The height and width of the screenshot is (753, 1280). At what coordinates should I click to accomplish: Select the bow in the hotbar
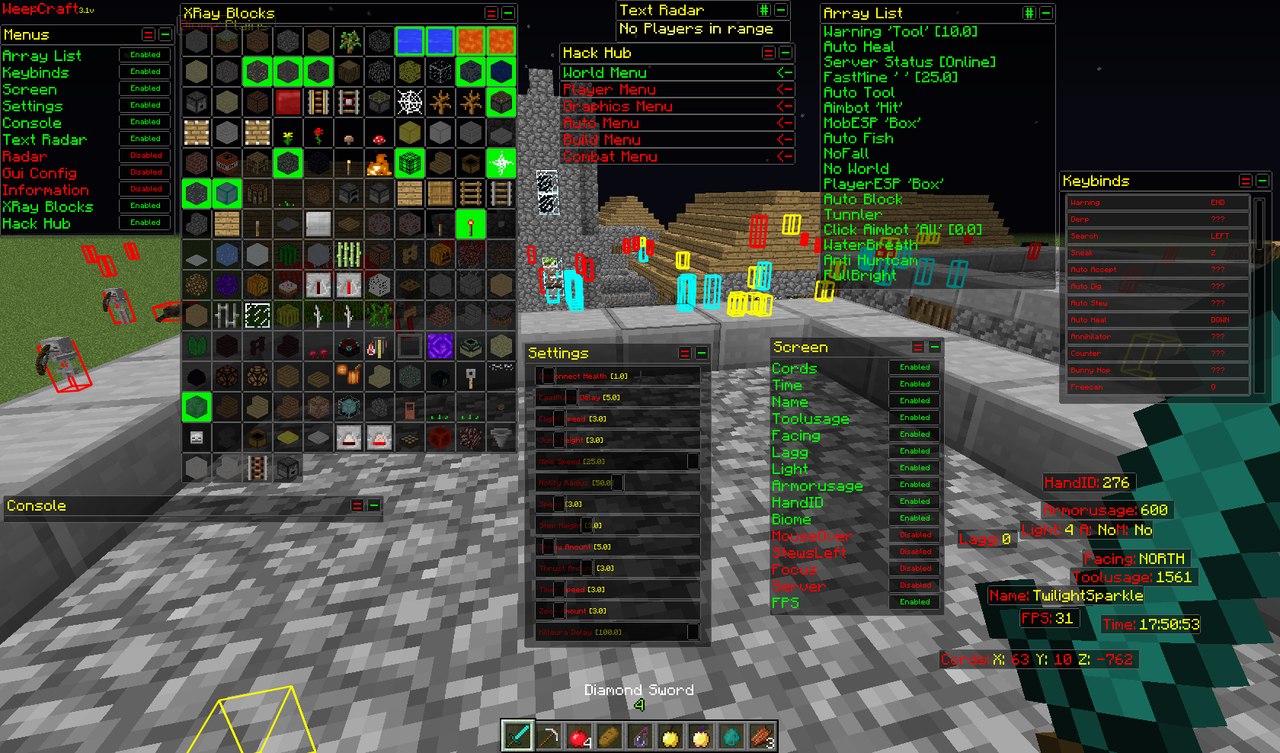(549, 737)
